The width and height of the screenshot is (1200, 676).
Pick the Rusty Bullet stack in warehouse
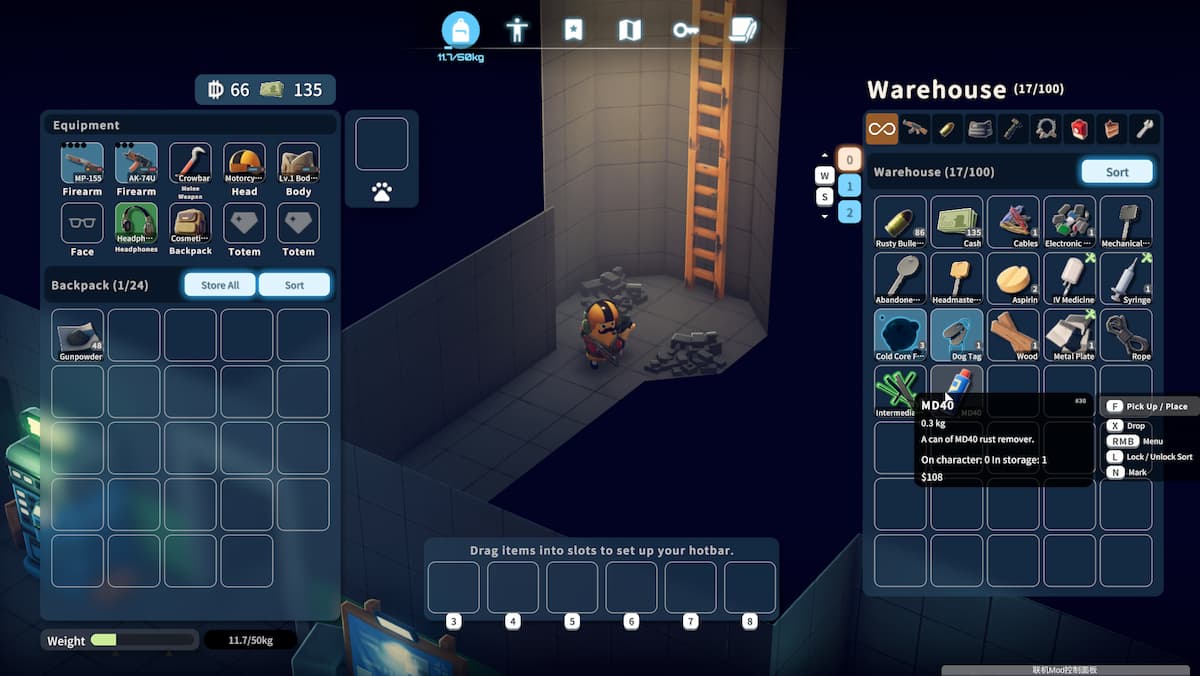900,222
